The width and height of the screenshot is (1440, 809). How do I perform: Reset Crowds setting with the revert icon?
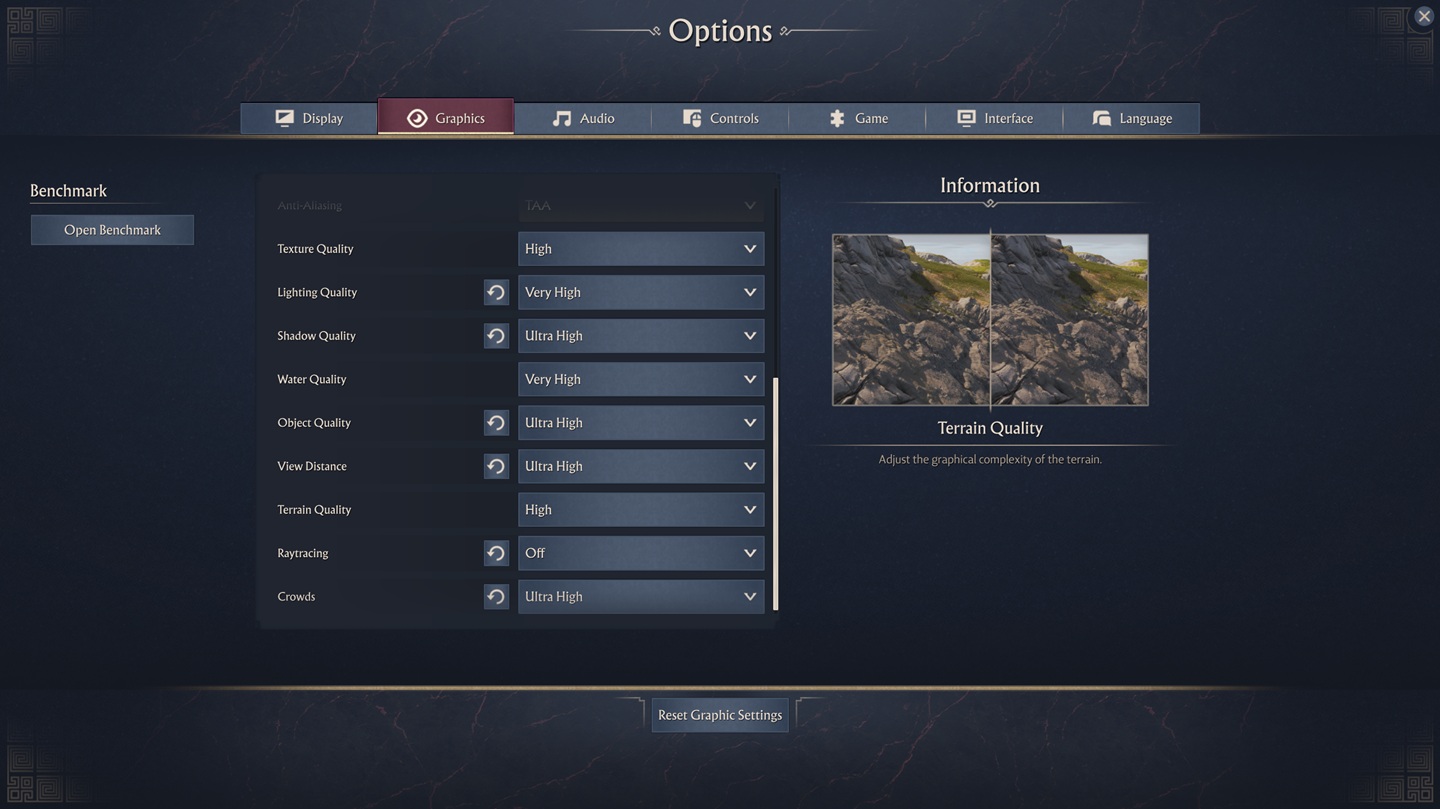496,597
